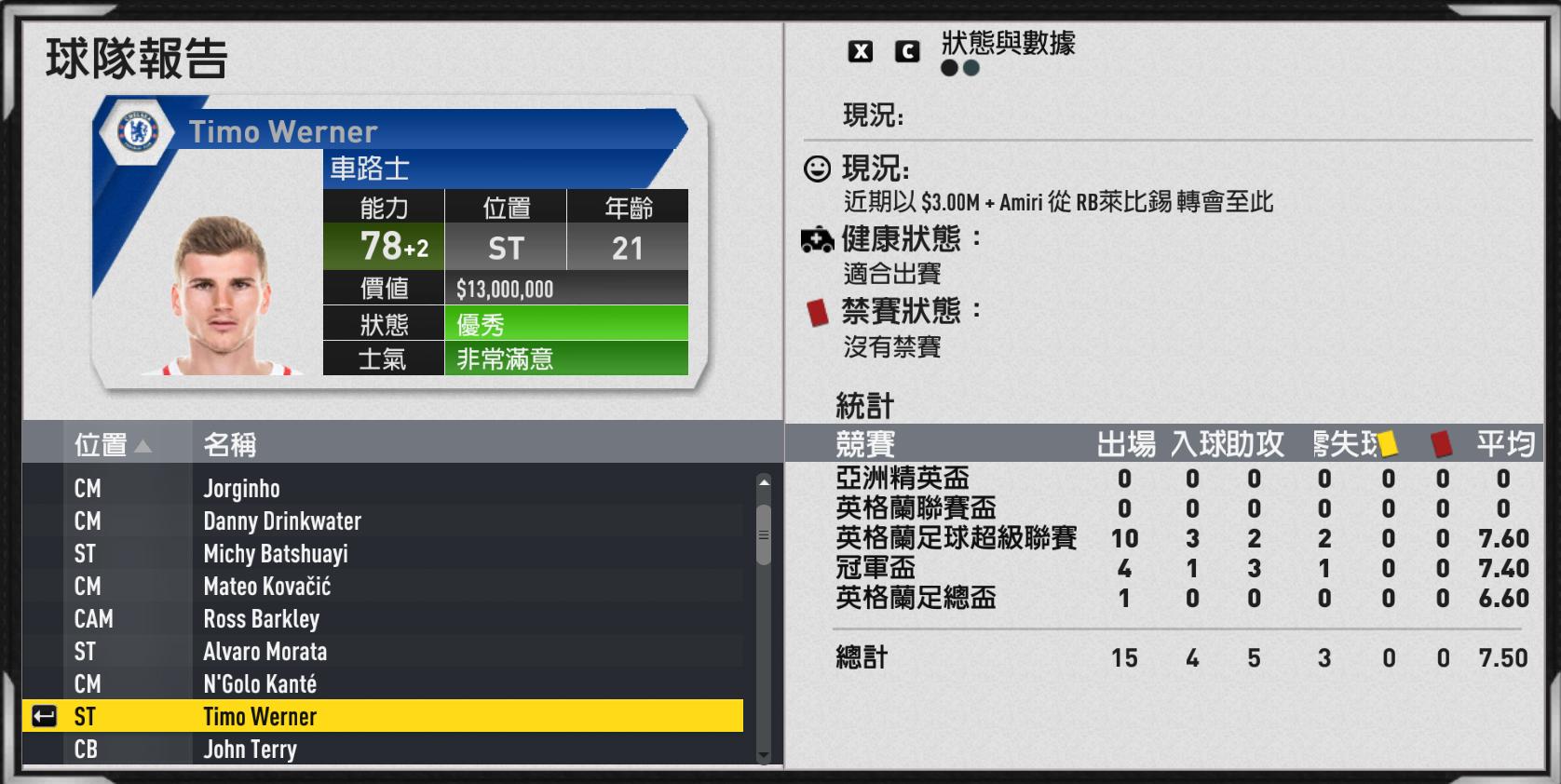Click the Chelsea club crest icon
The width and height of the screenshot is (1561, 784).
pos(133,130)
